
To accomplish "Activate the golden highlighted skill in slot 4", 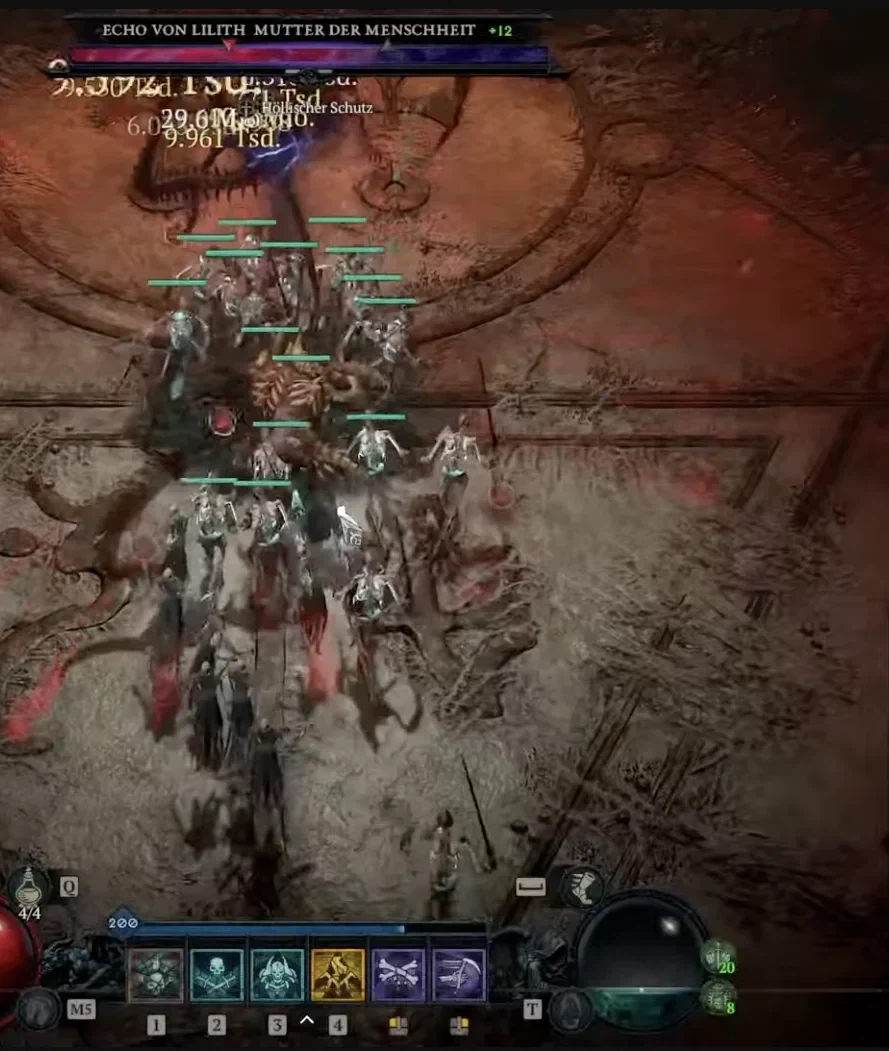I will coord(338,975).
